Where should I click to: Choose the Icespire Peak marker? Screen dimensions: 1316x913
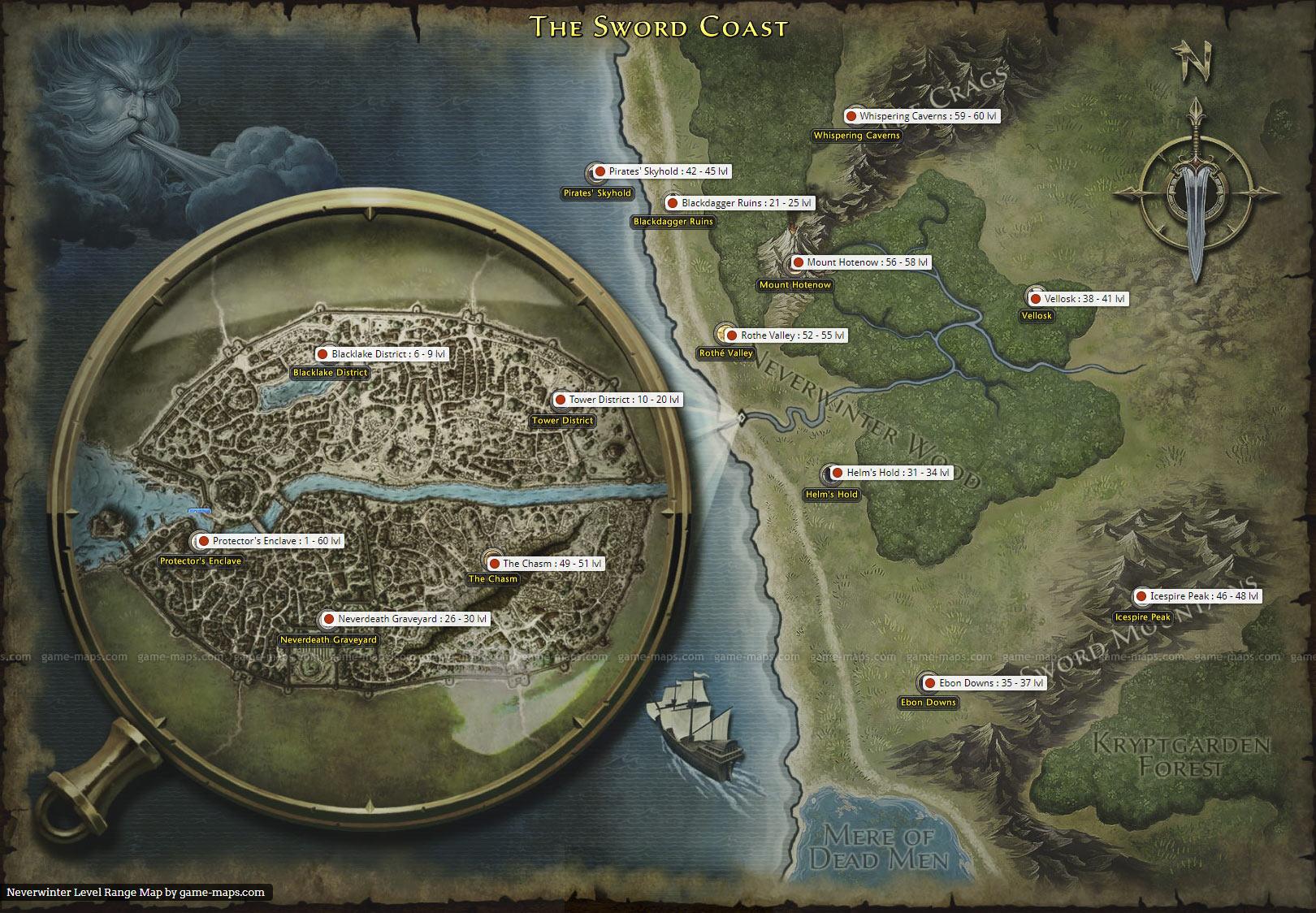(1141, 597)
